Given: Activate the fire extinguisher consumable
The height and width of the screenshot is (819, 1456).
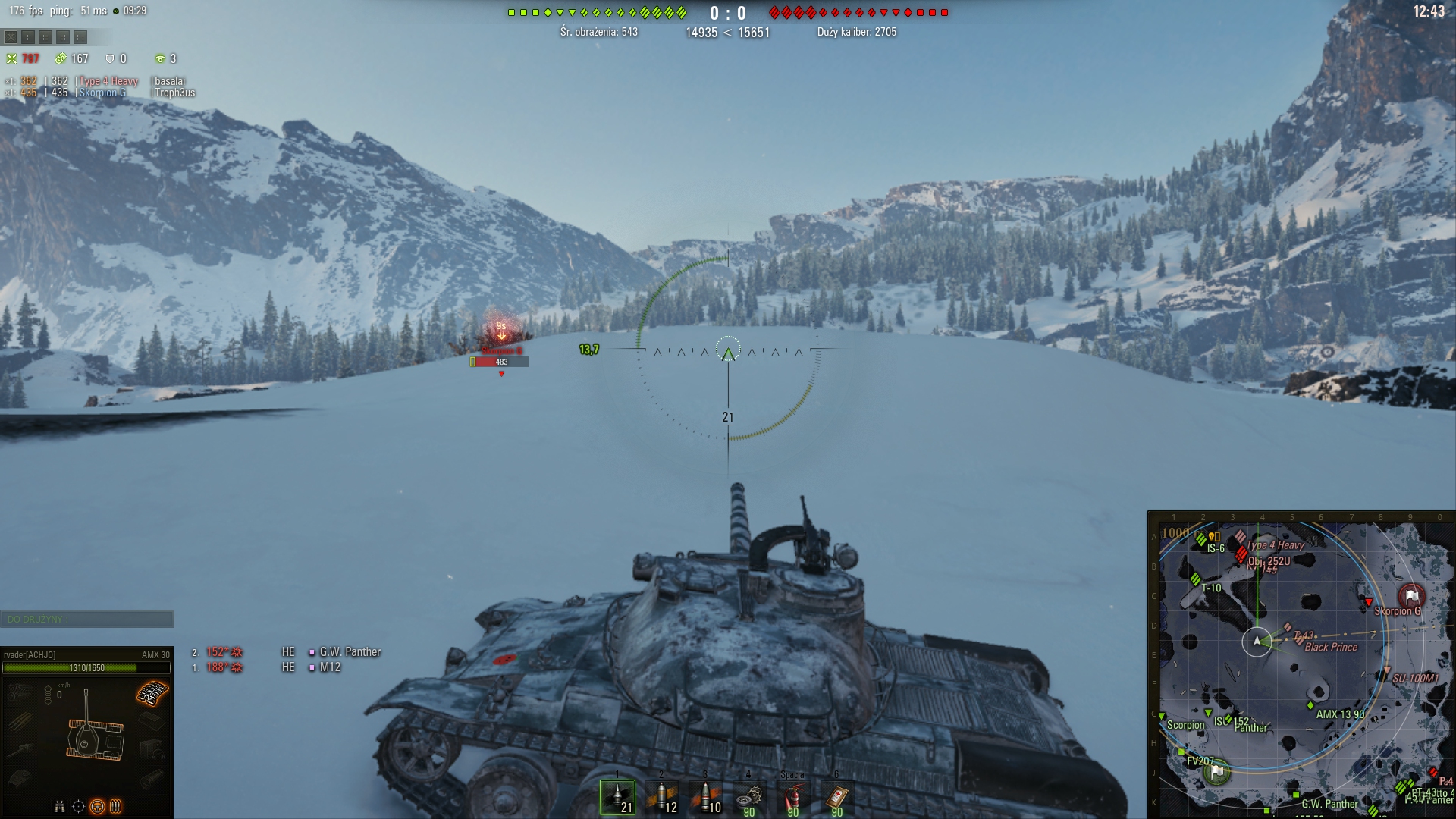Looking at the screenshot, I should [792, 797].
